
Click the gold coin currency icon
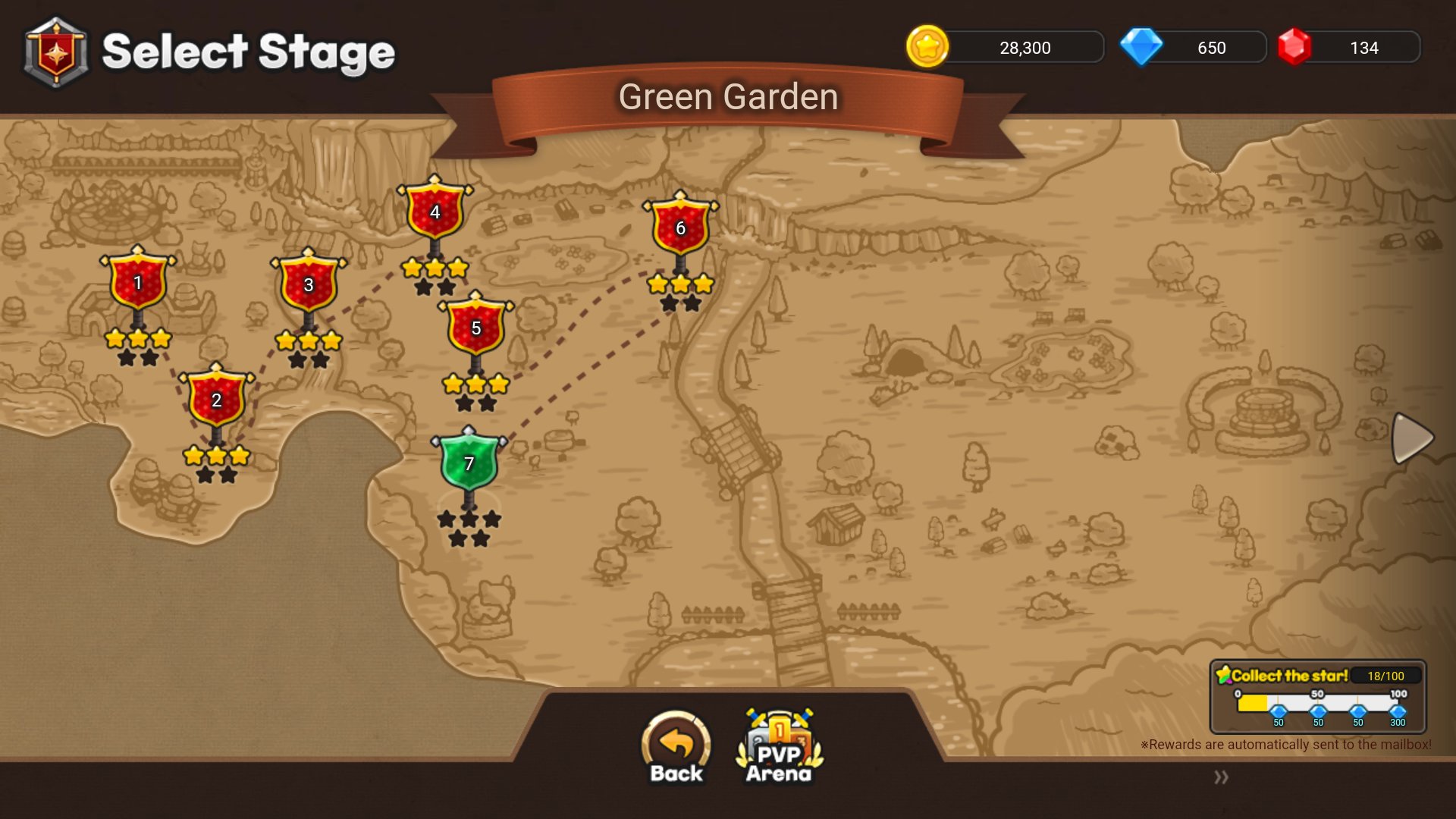927,47
